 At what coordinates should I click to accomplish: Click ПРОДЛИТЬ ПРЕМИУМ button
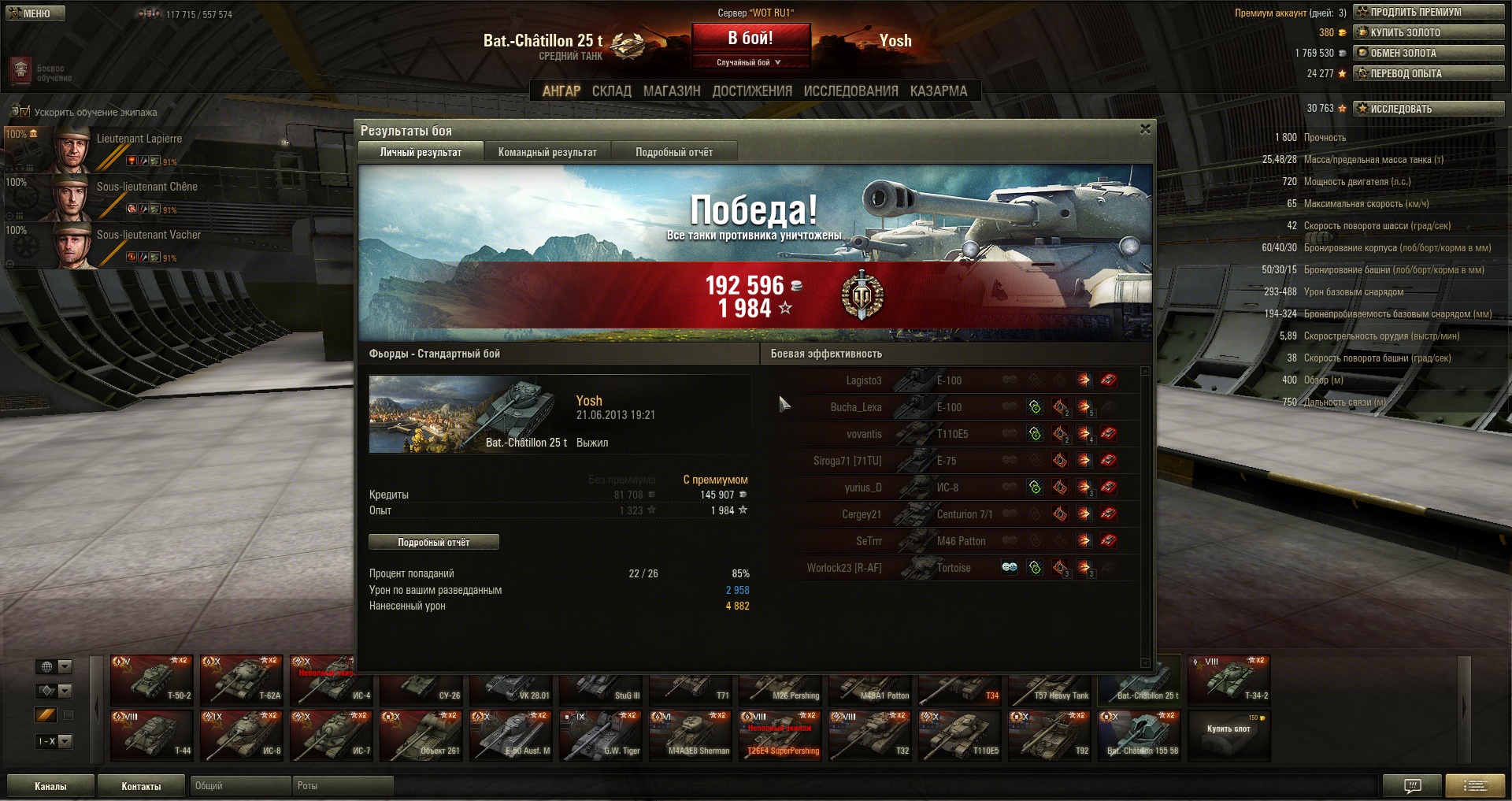tap(1428, 12)
